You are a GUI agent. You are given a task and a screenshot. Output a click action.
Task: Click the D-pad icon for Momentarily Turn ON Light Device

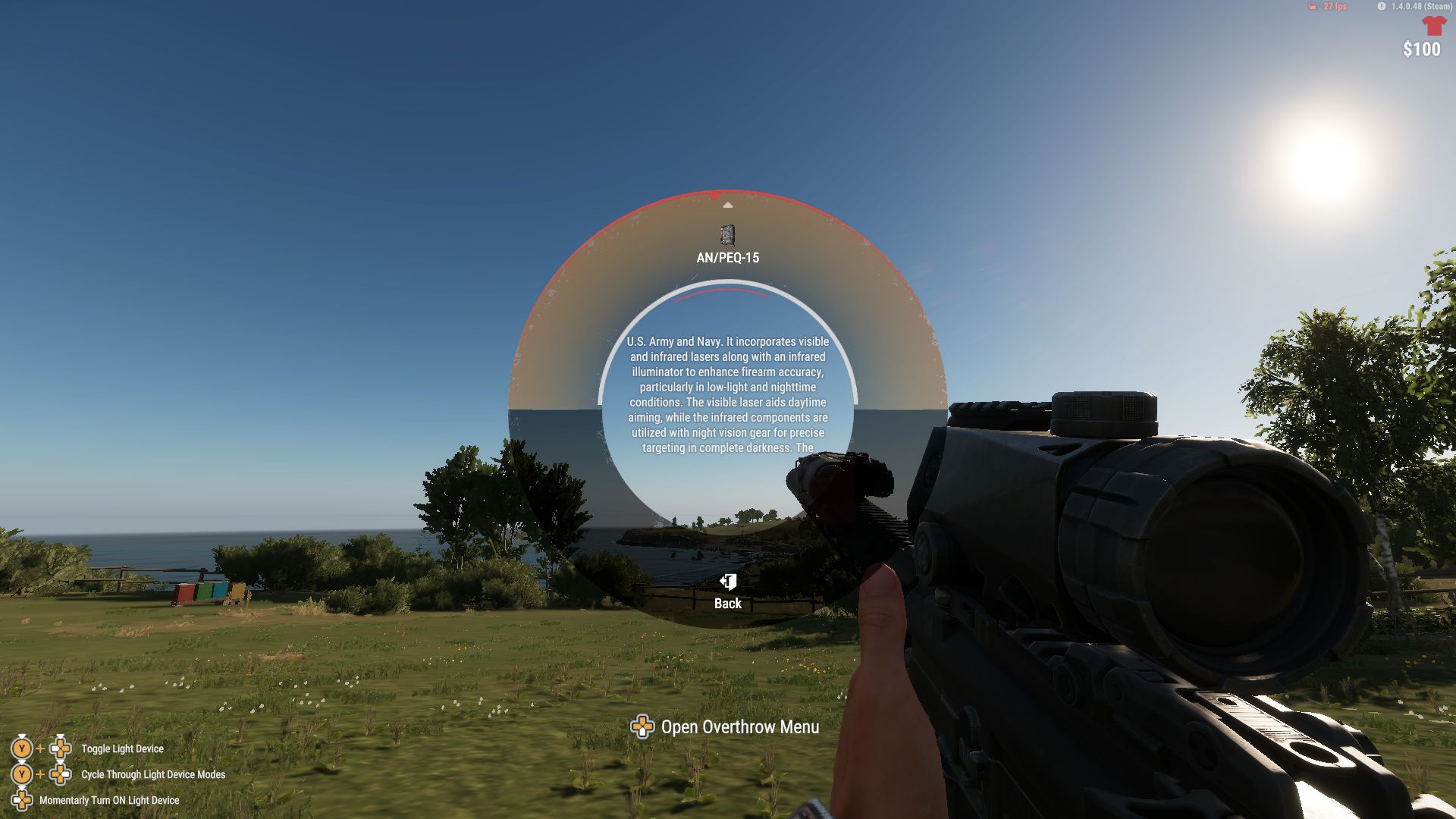pyautogui.click(x=20, y=800)
